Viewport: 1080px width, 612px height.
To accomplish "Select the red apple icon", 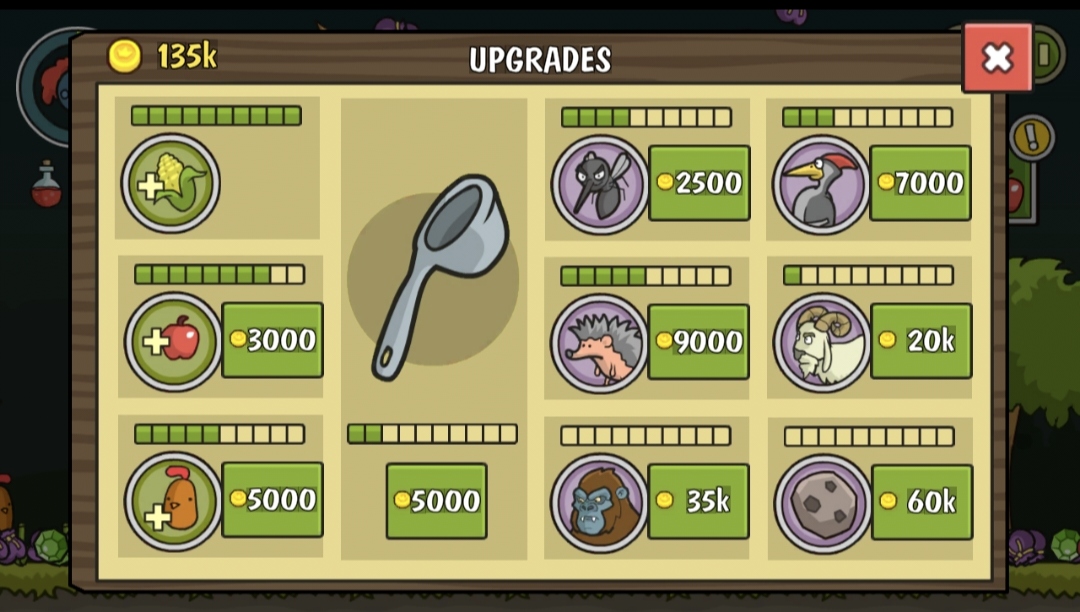I will pos(173,342).
